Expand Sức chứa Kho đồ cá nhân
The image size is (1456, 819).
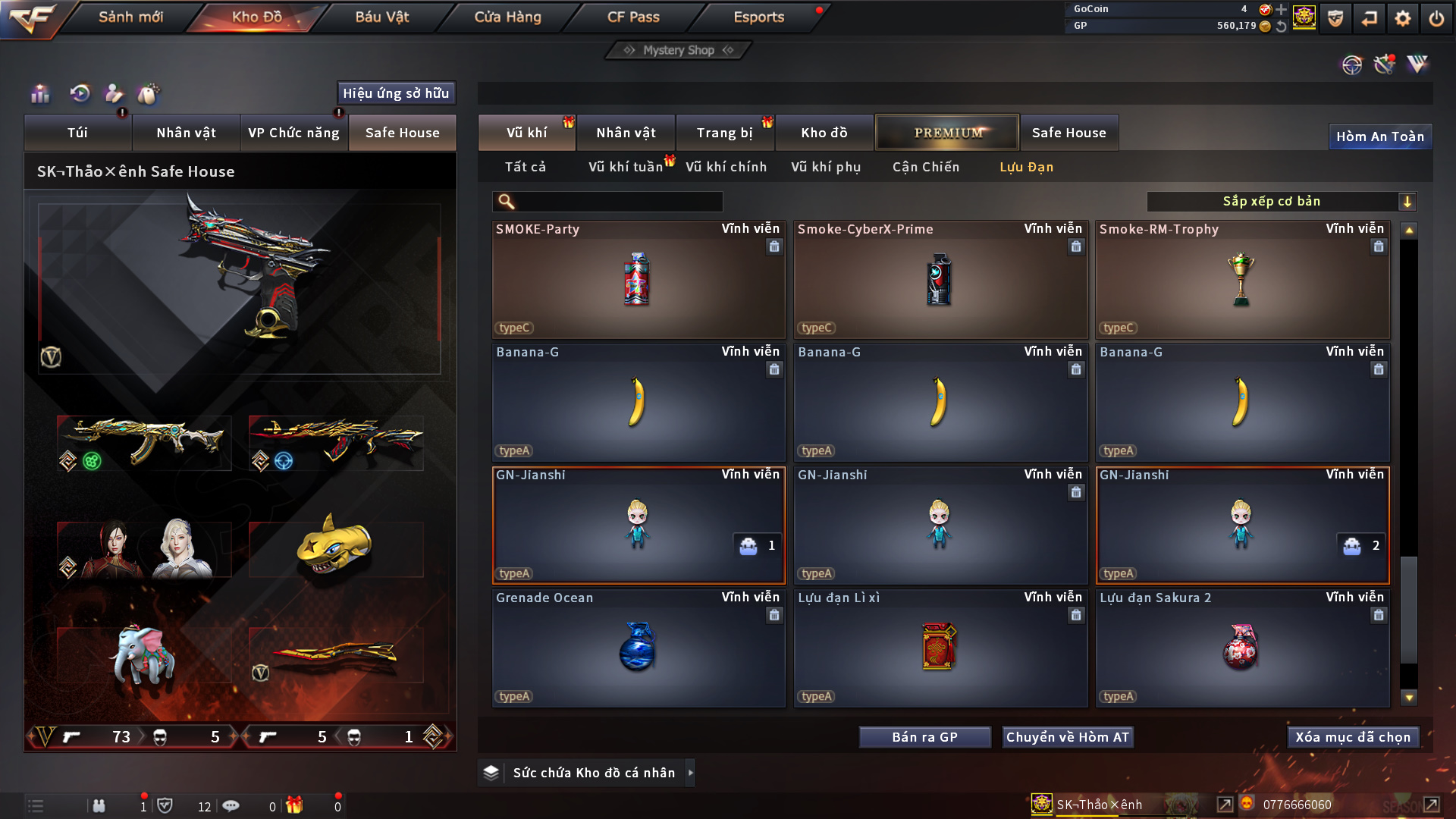[690, 773]
